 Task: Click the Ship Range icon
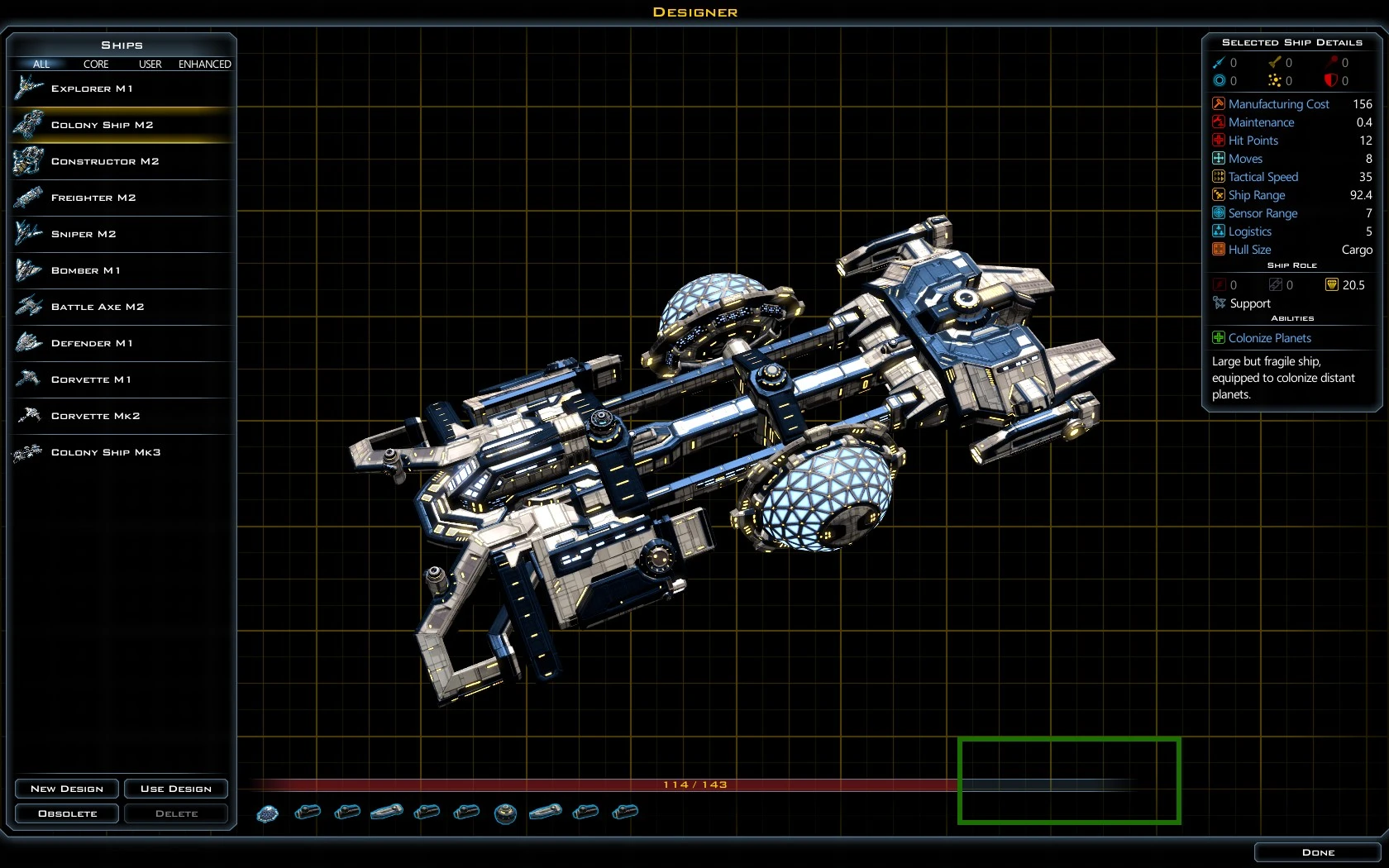(x=1219, y=195)
